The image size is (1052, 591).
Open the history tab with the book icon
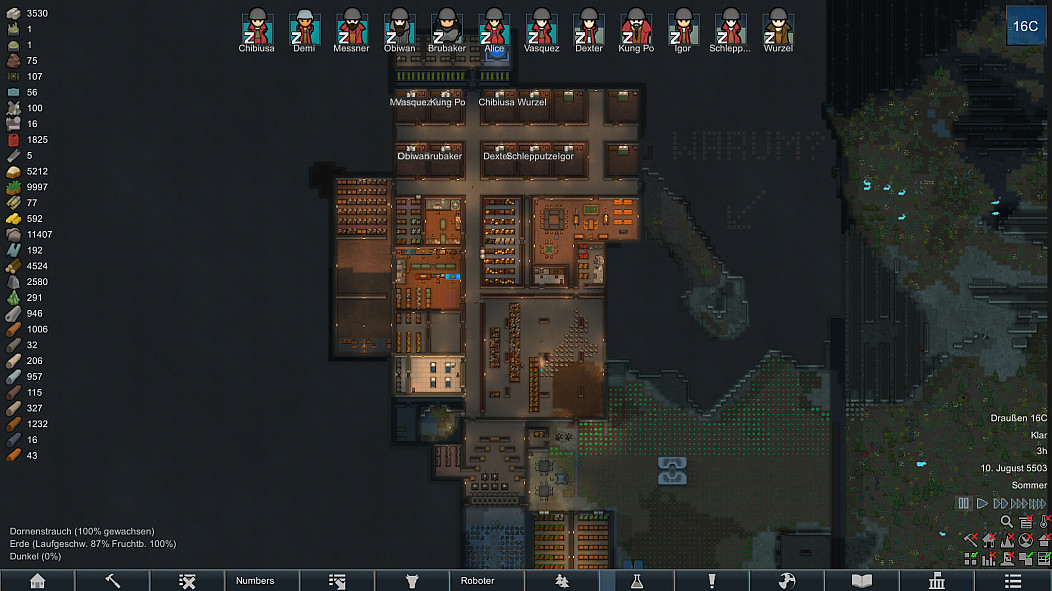pyautogui.click(x=862, y=580)
